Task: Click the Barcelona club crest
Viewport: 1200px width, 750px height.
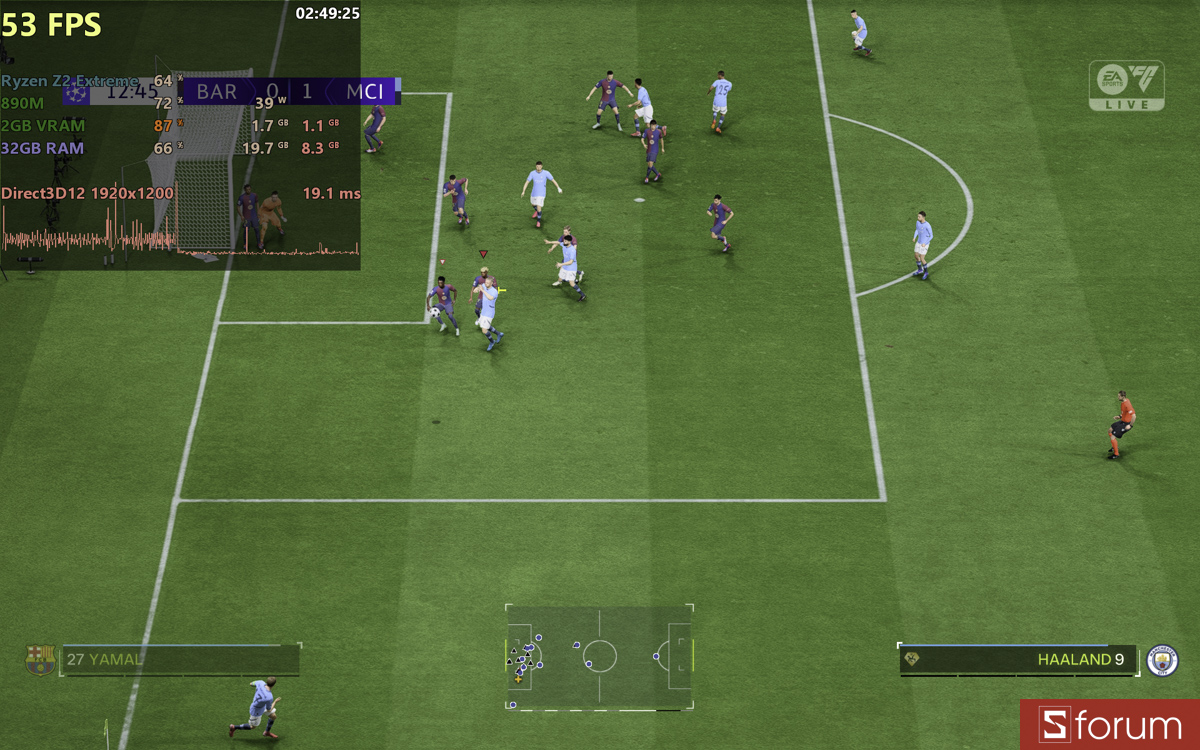Action: point(40,660)
